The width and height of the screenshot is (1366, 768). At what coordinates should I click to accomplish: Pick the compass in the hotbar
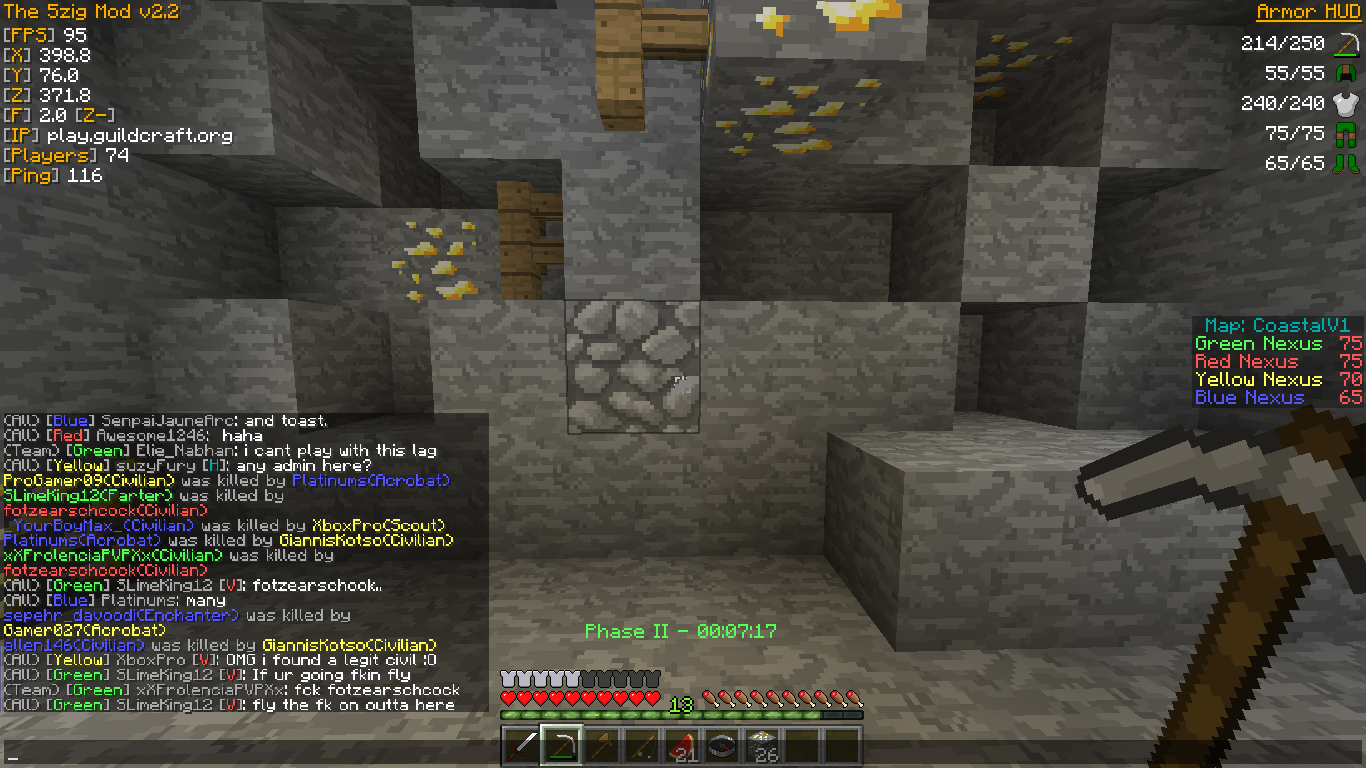pyautogui.click(x=721, y=746)
